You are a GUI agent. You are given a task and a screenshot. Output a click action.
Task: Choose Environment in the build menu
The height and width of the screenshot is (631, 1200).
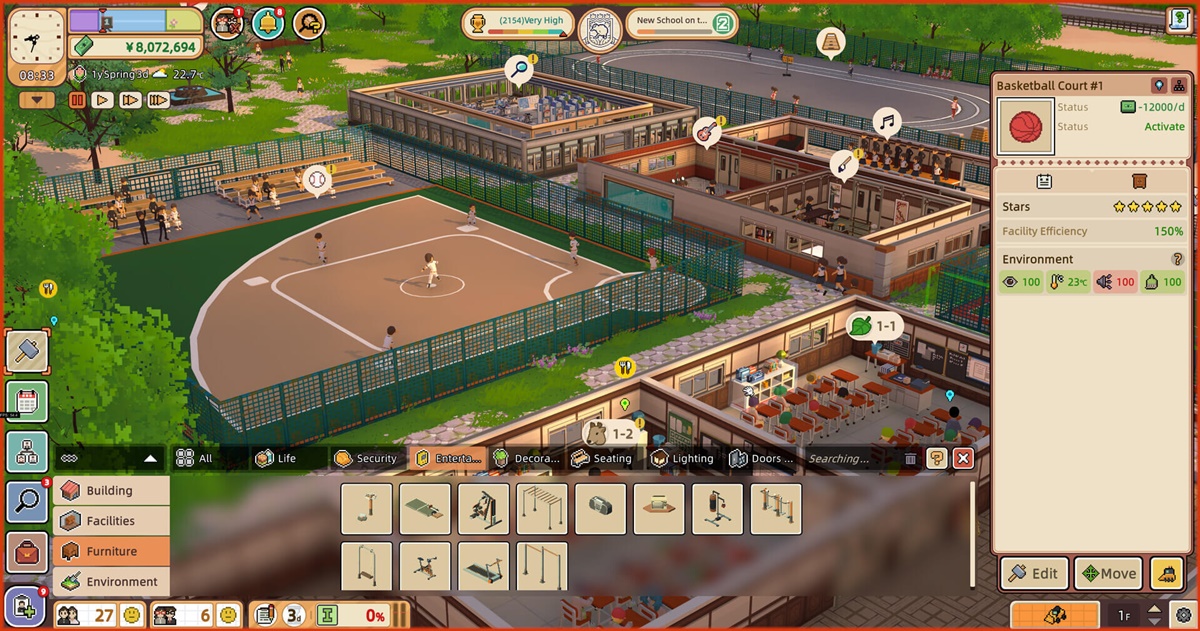(x=110, y=582)
